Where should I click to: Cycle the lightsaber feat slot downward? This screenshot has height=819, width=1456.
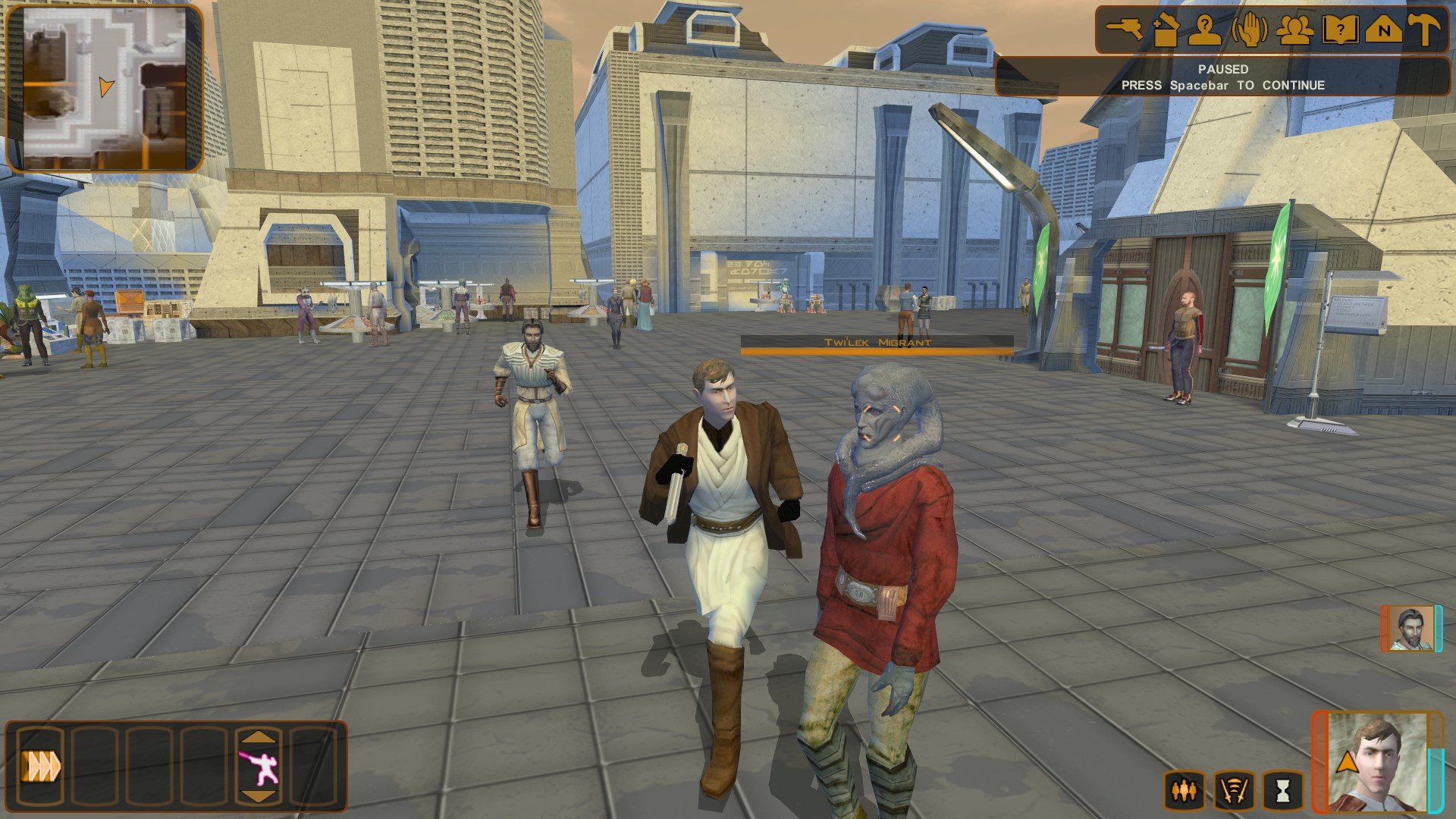point(259,796)
